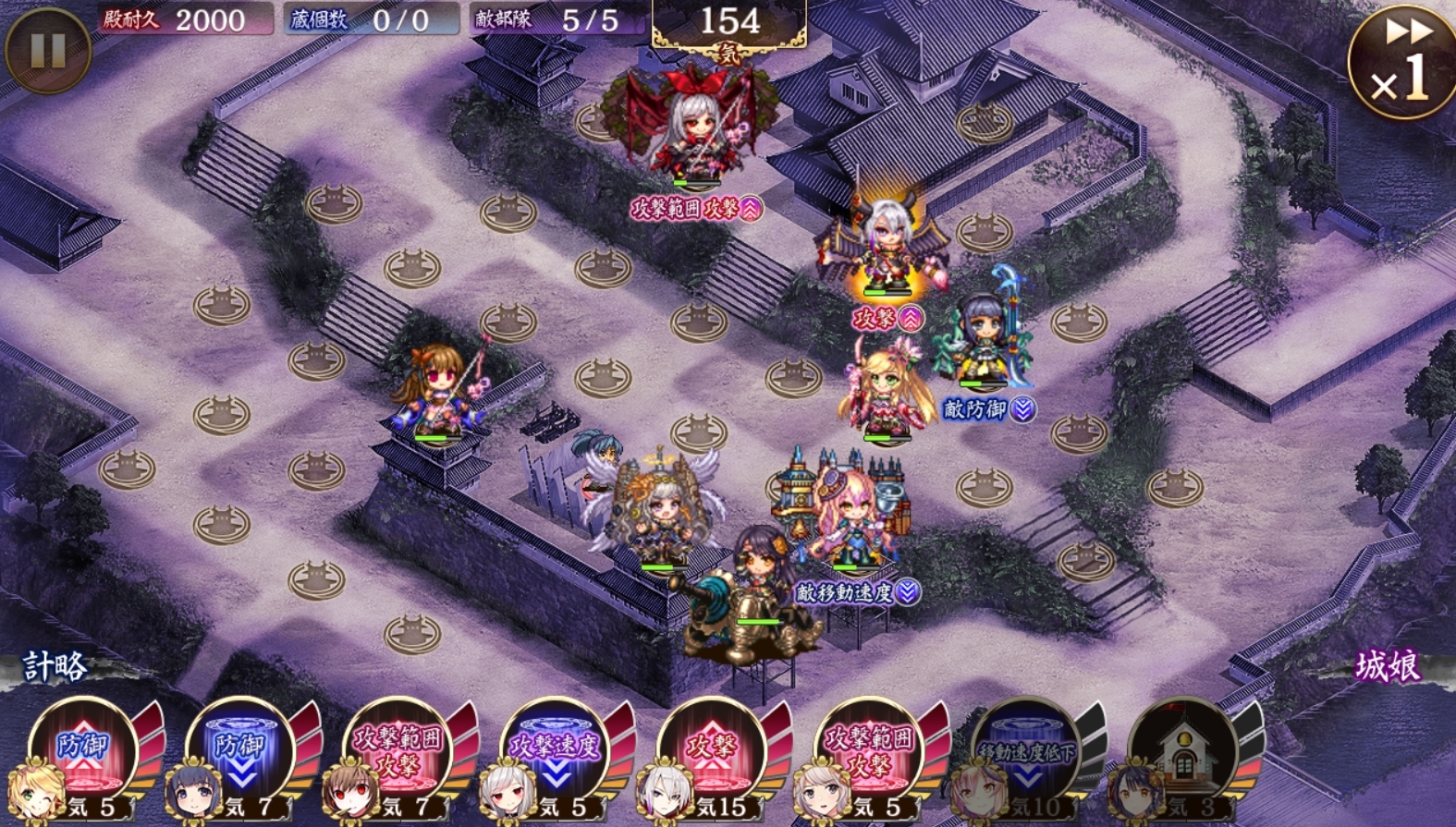
Task: Pause the battle
Action: 47,51
